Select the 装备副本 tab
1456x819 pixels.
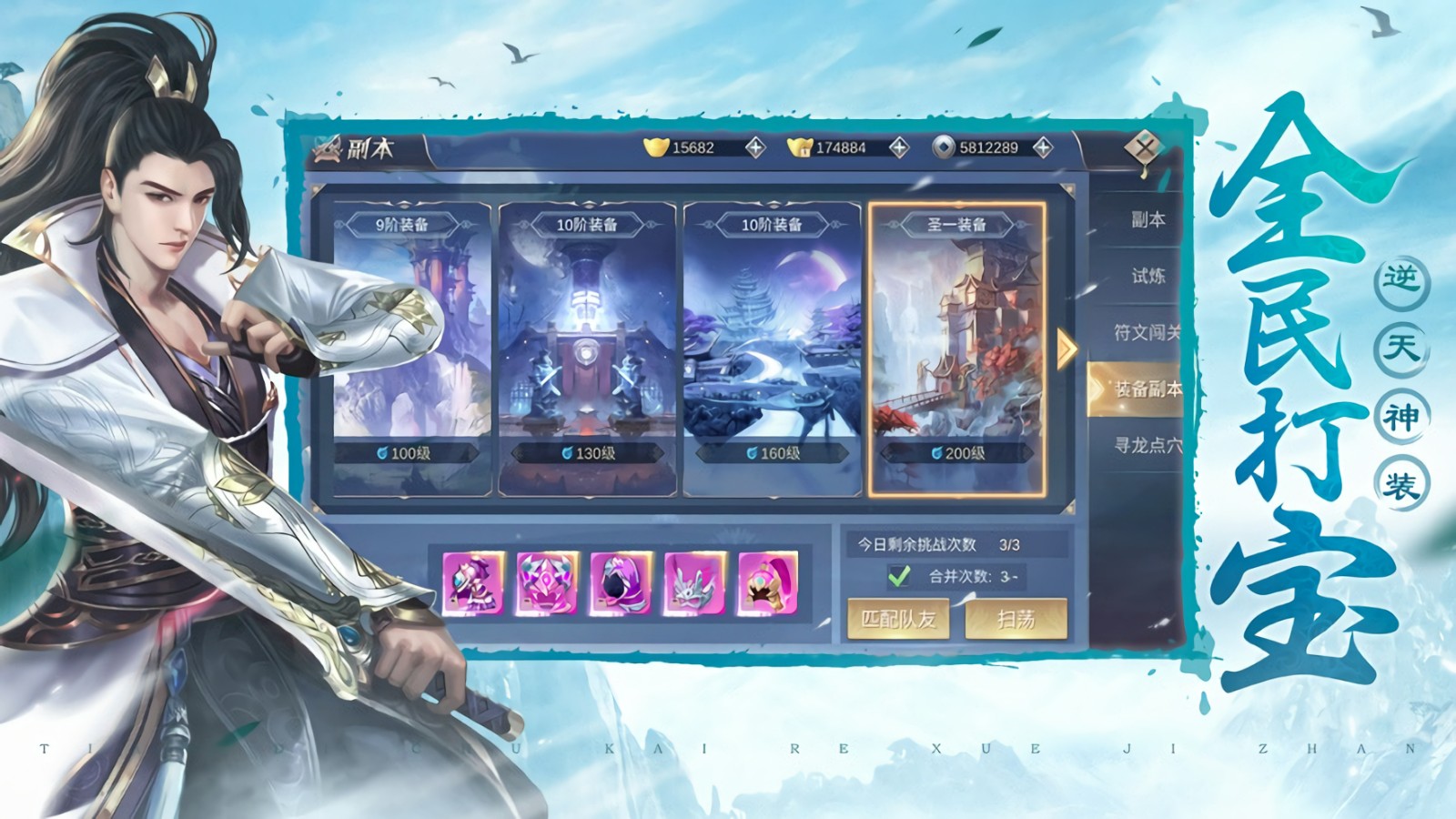[x=1145, y=389]
